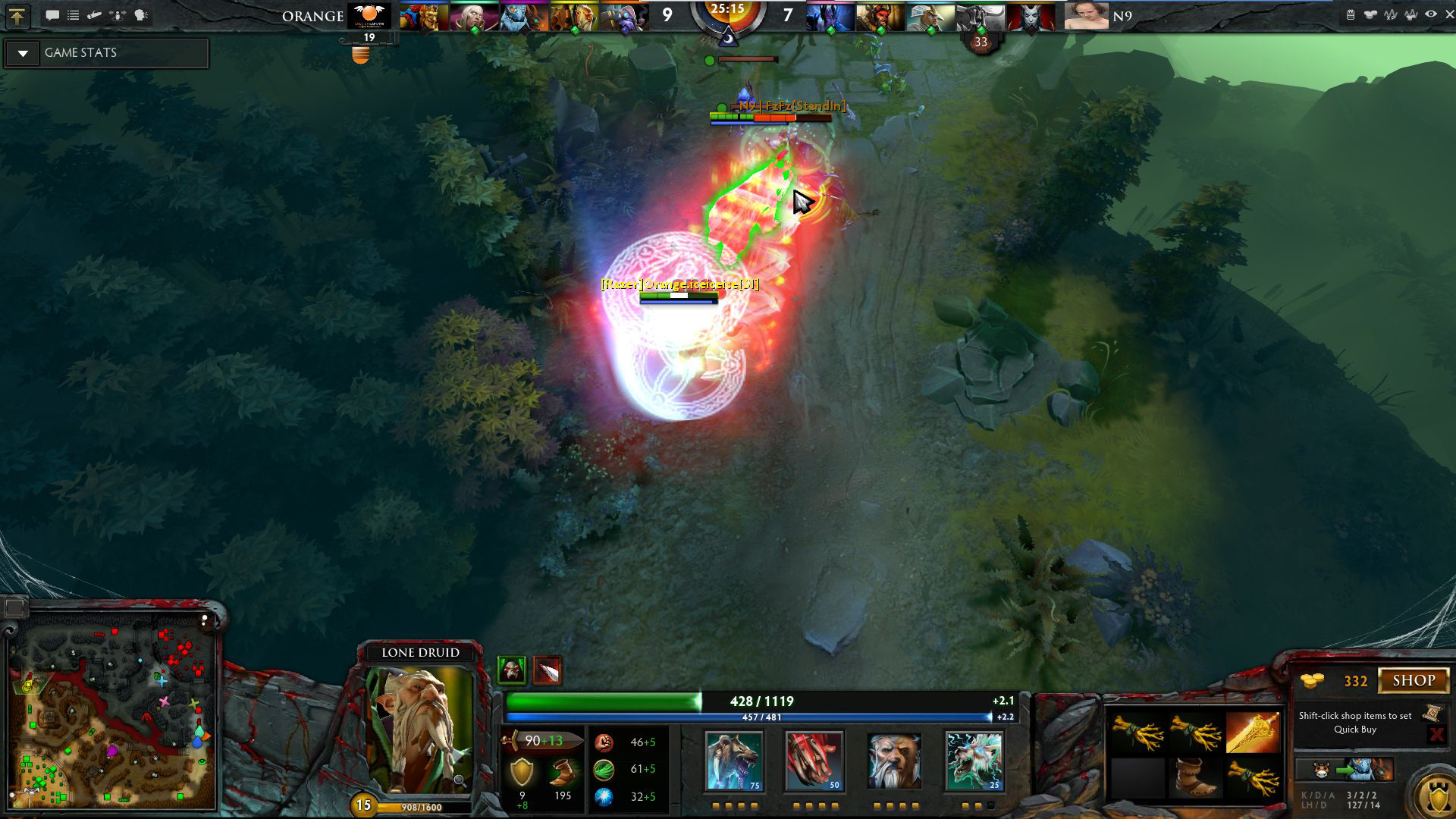
Task: Select the Boots of Speed item
Action: coord(1194,777)
